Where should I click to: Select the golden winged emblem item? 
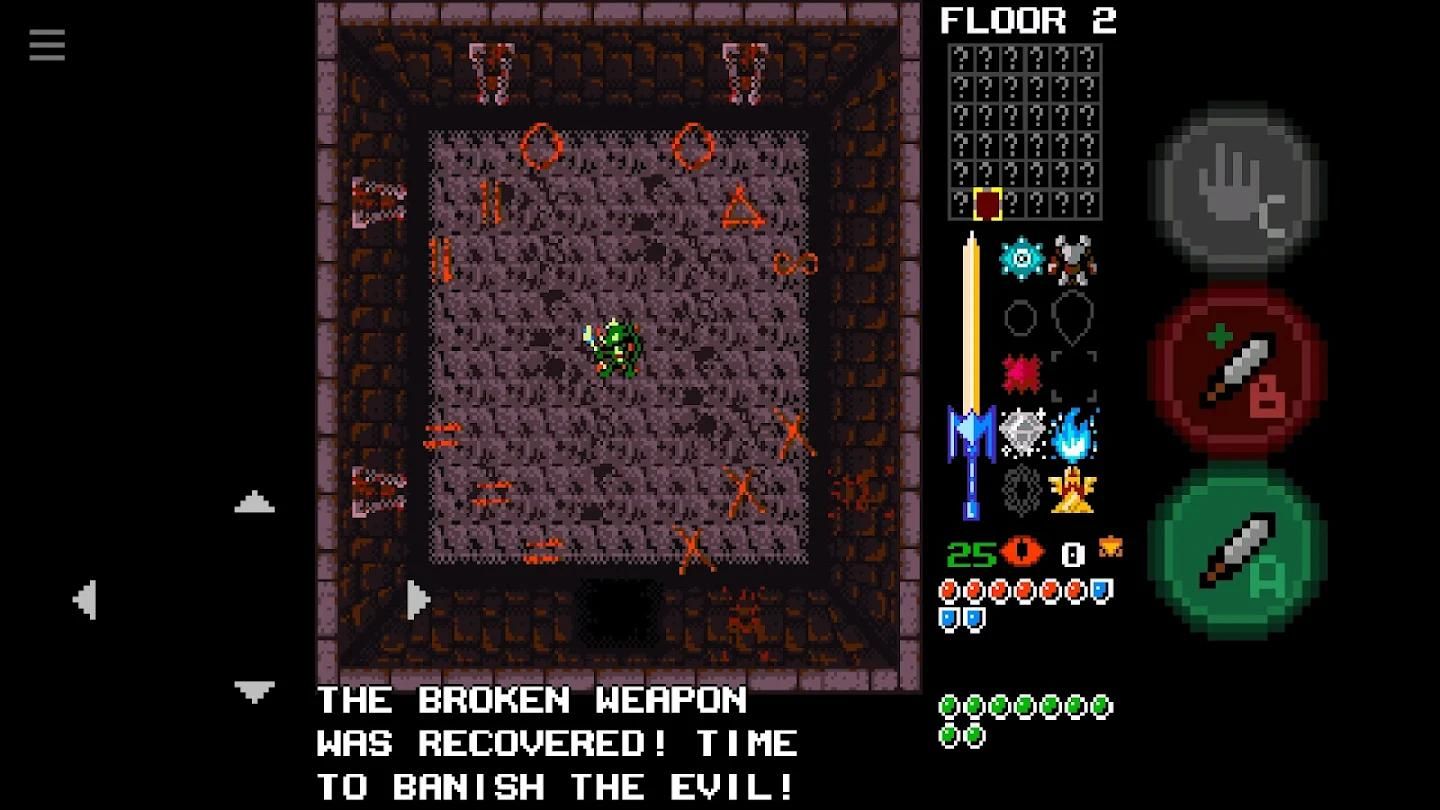pos(1072,490)
